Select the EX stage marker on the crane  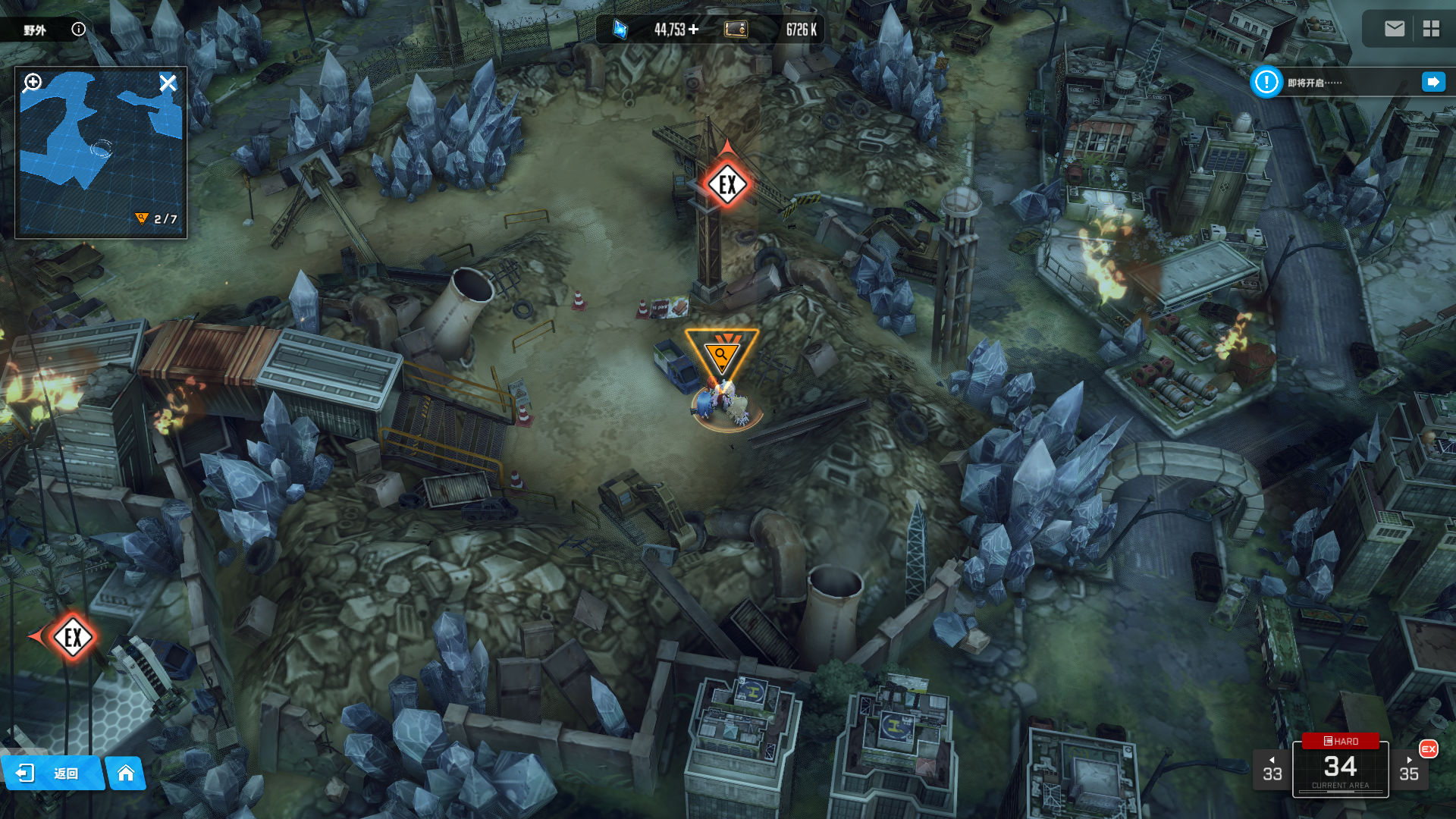tap(727, 184)
